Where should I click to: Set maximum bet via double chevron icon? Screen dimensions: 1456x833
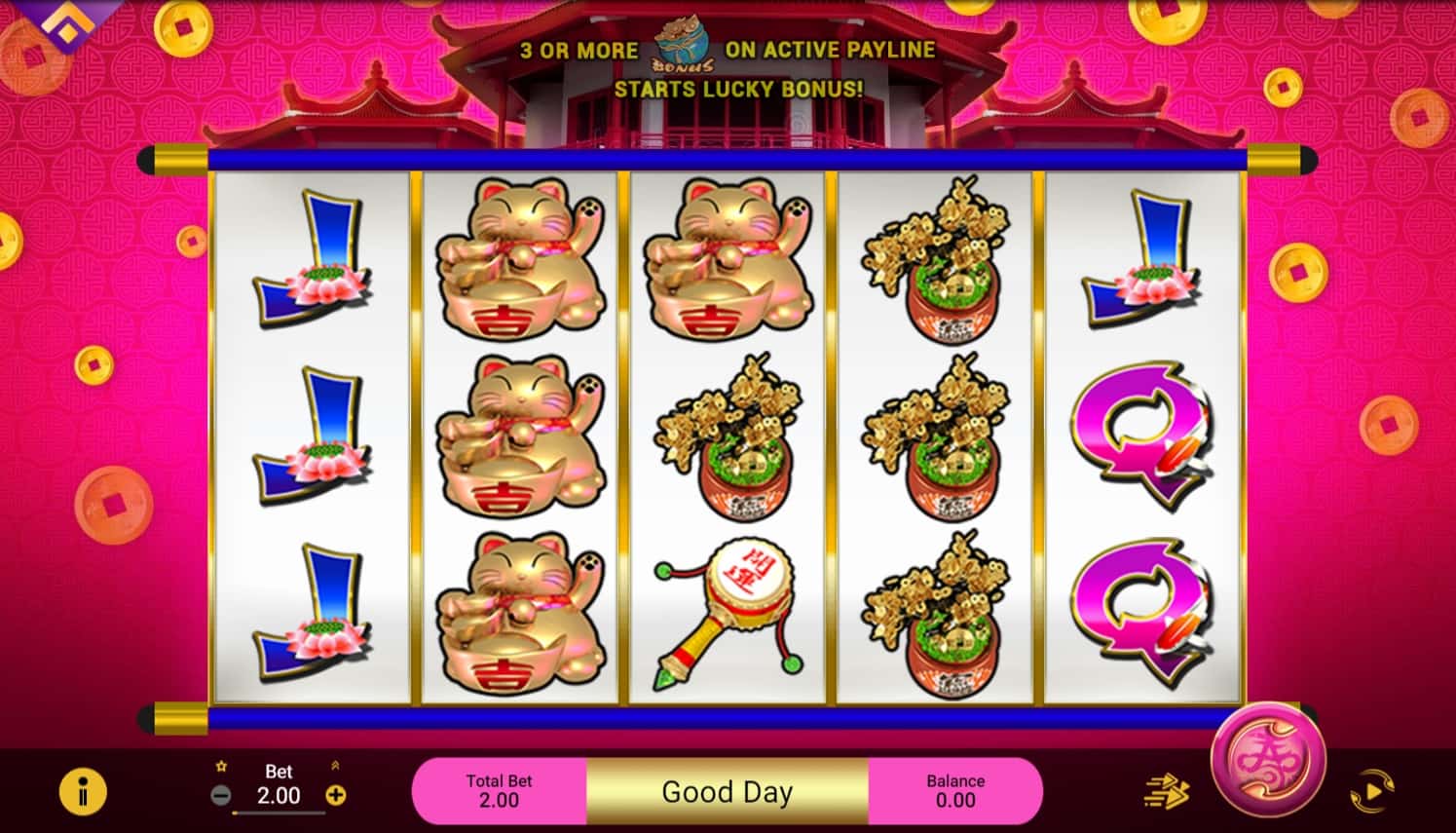pyautogui.click(x=336, y=766)
